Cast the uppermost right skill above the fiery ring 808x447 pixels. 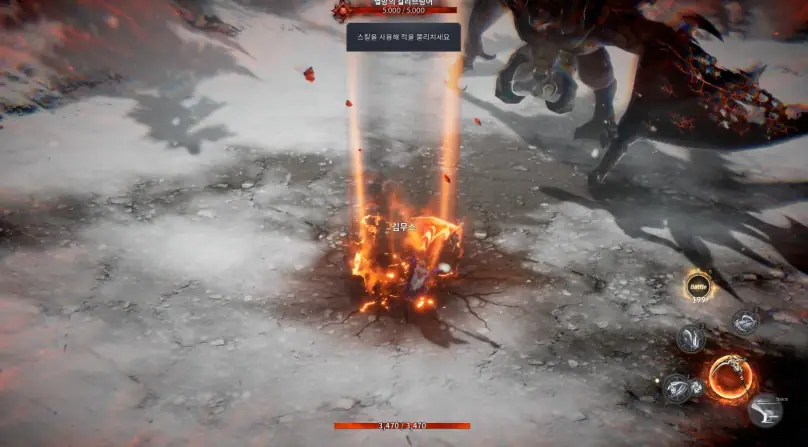745,321
